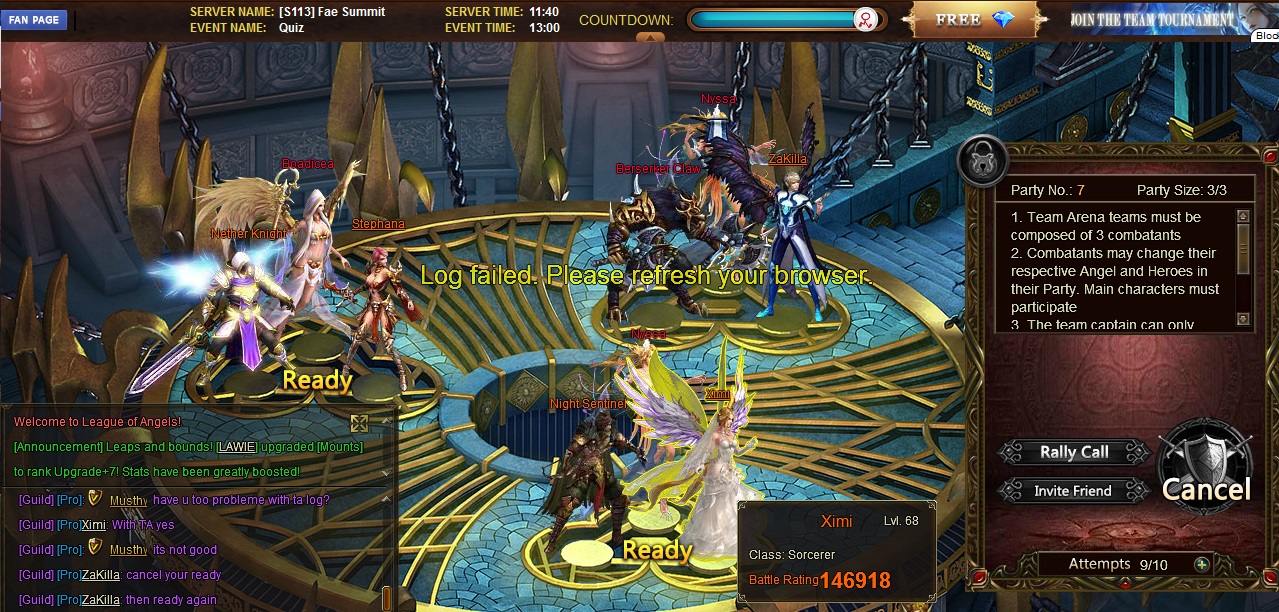
Task: Add more Team Arena attempts
Action: [1201, 564]
